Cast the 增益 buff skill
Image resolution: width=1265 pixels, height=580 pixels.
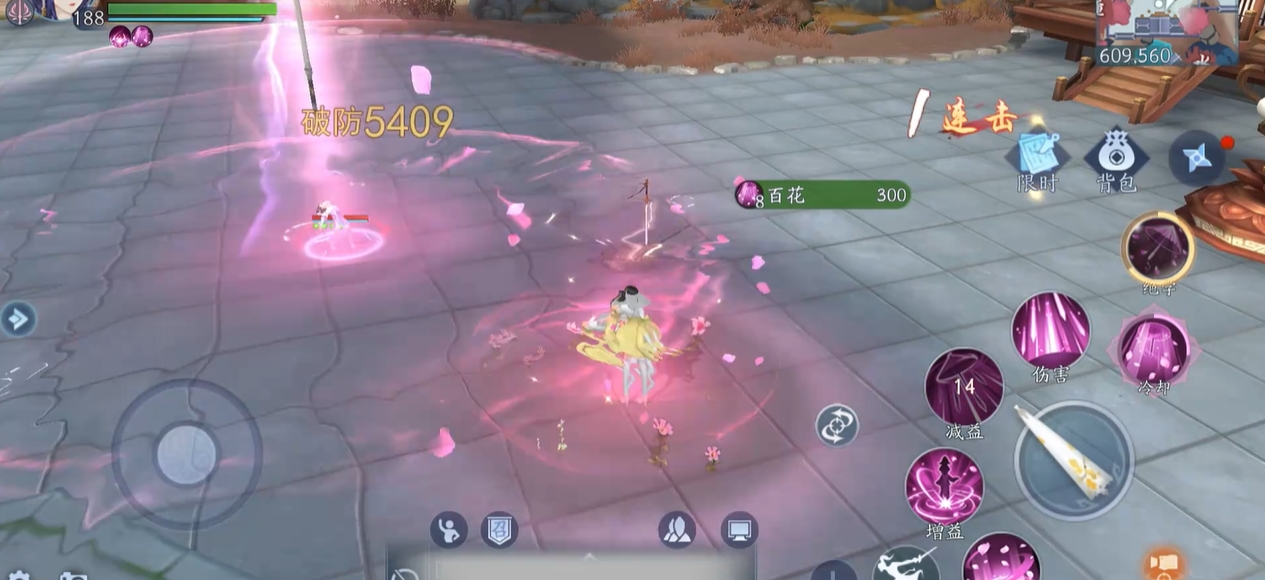click(944, 486)
